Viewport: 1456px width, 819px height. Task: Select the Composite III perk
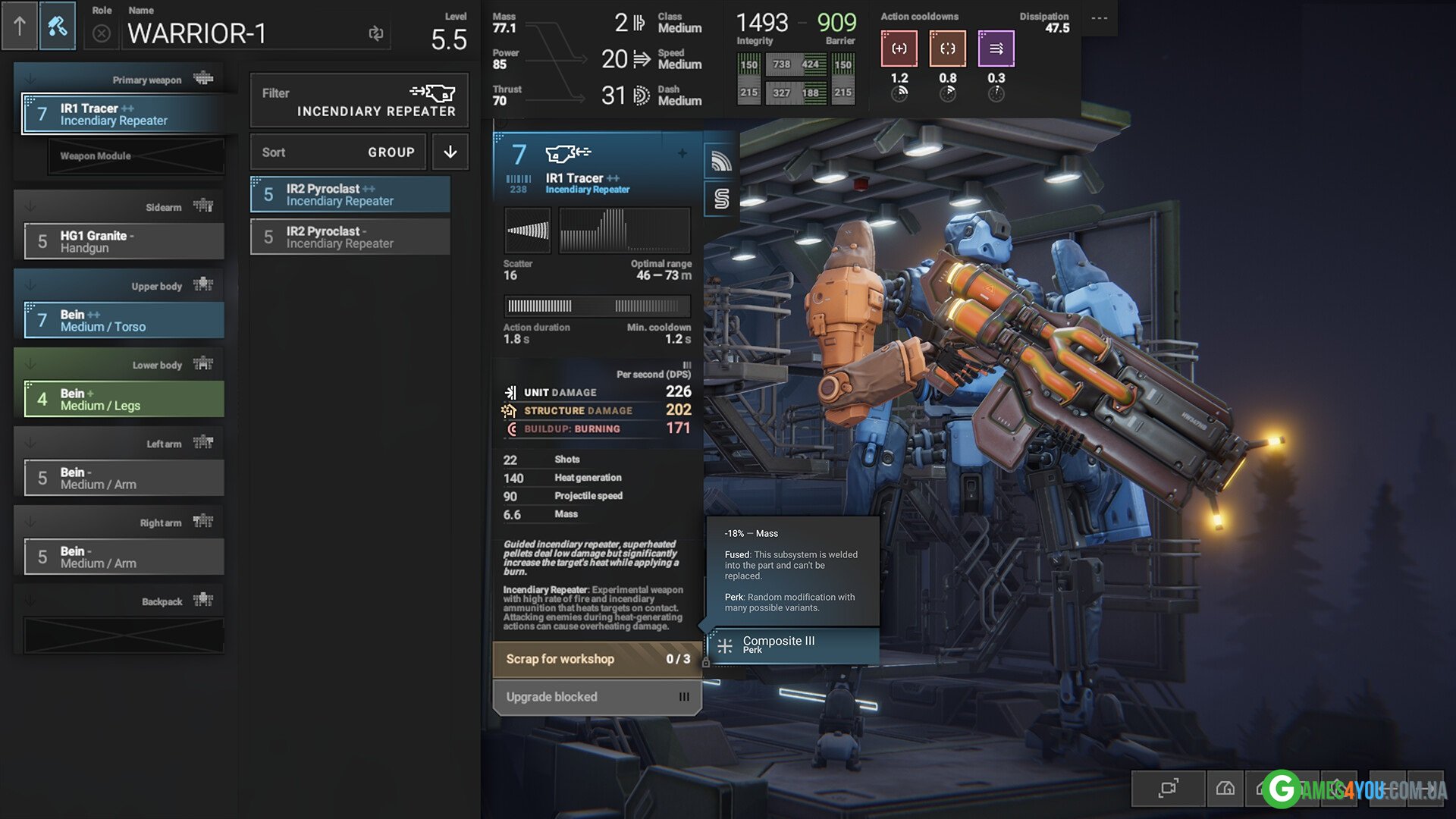click(793, 645)
